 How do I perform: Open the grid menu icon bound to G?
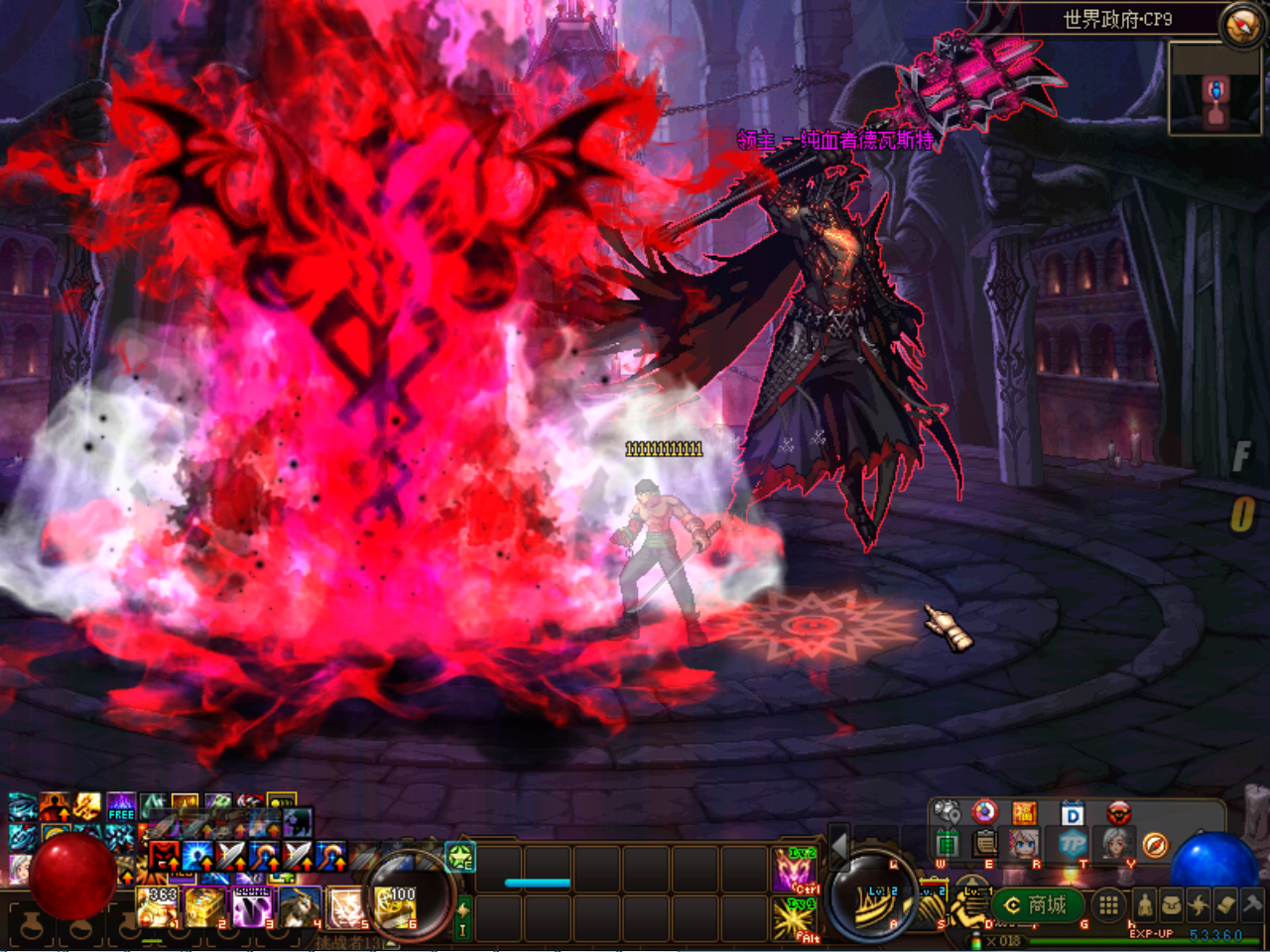pyautogui.click(x=1110, y=905)
